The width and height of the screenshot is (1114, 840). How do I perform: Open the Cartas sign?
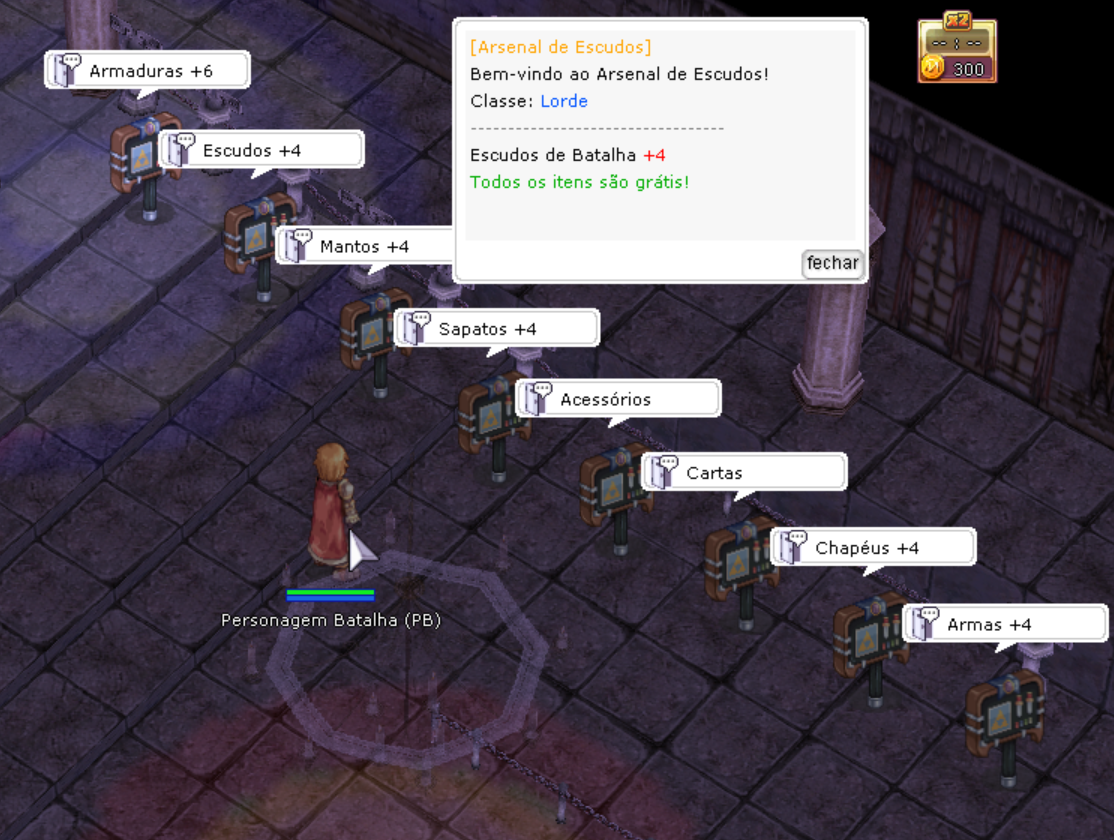point(744,473)
